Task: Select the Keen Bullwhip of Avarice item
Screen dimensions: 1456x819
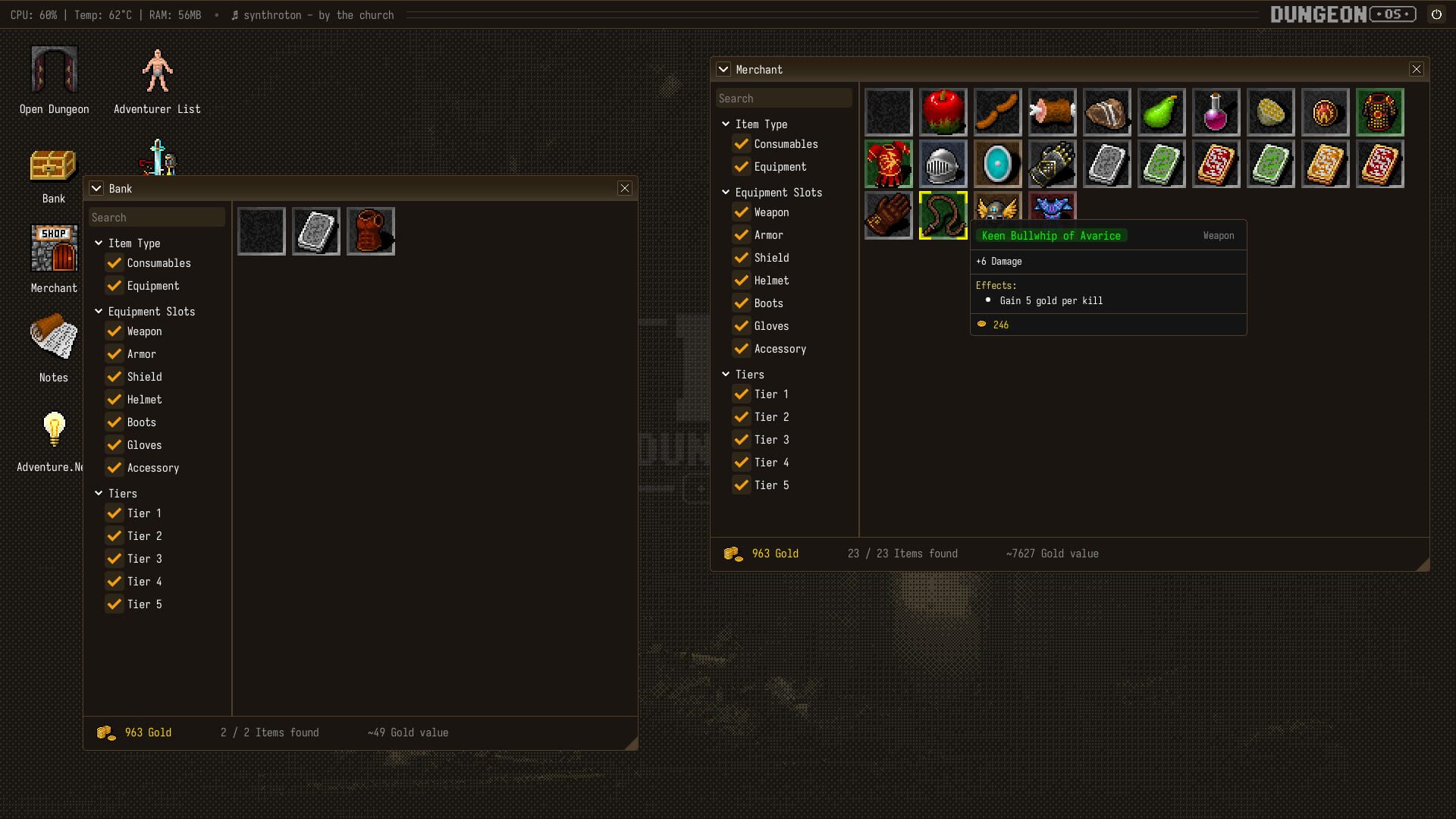Action: (943, 215)
